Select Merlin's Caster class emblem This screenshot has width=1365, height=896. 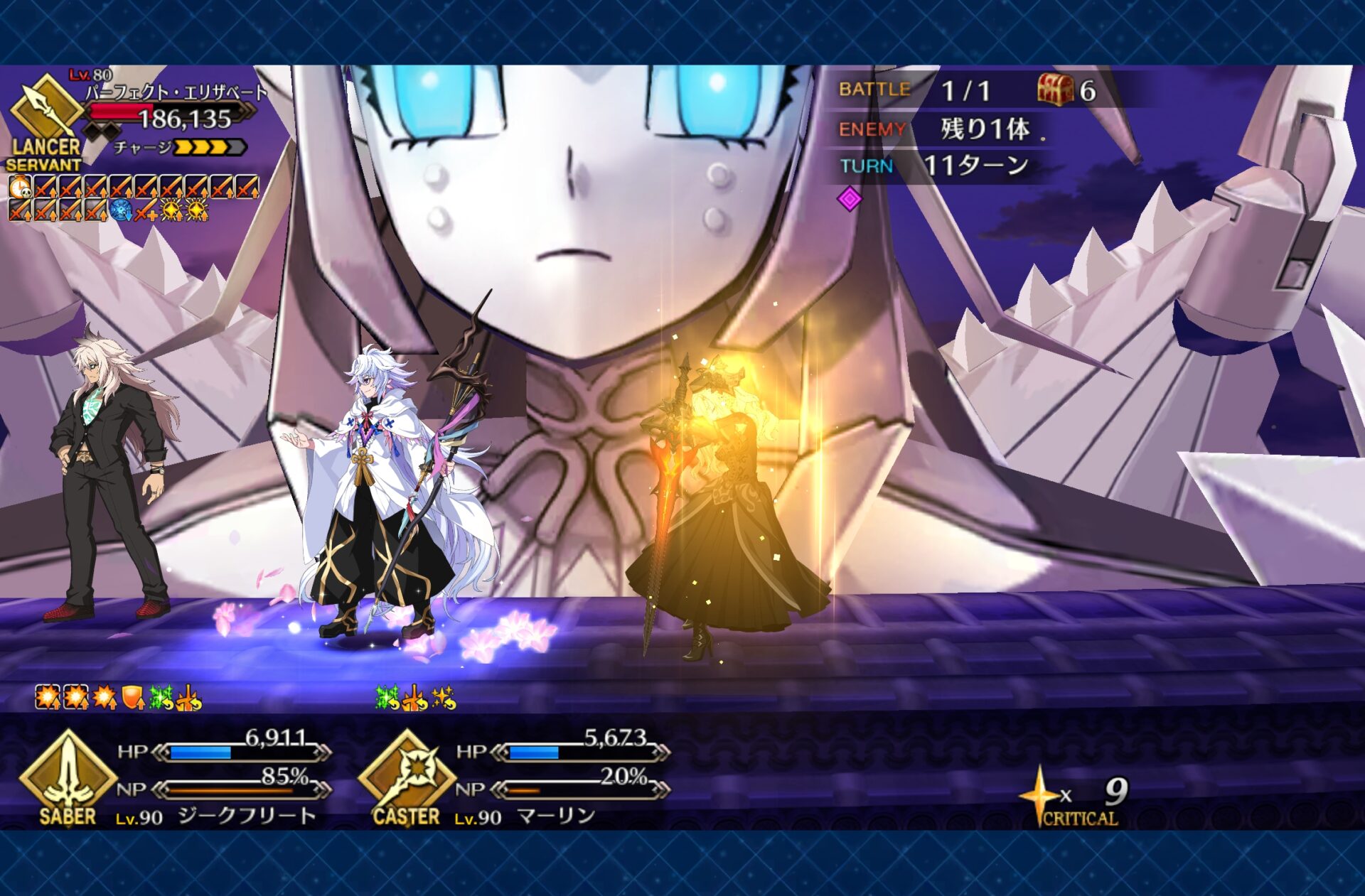coord(406,777)
